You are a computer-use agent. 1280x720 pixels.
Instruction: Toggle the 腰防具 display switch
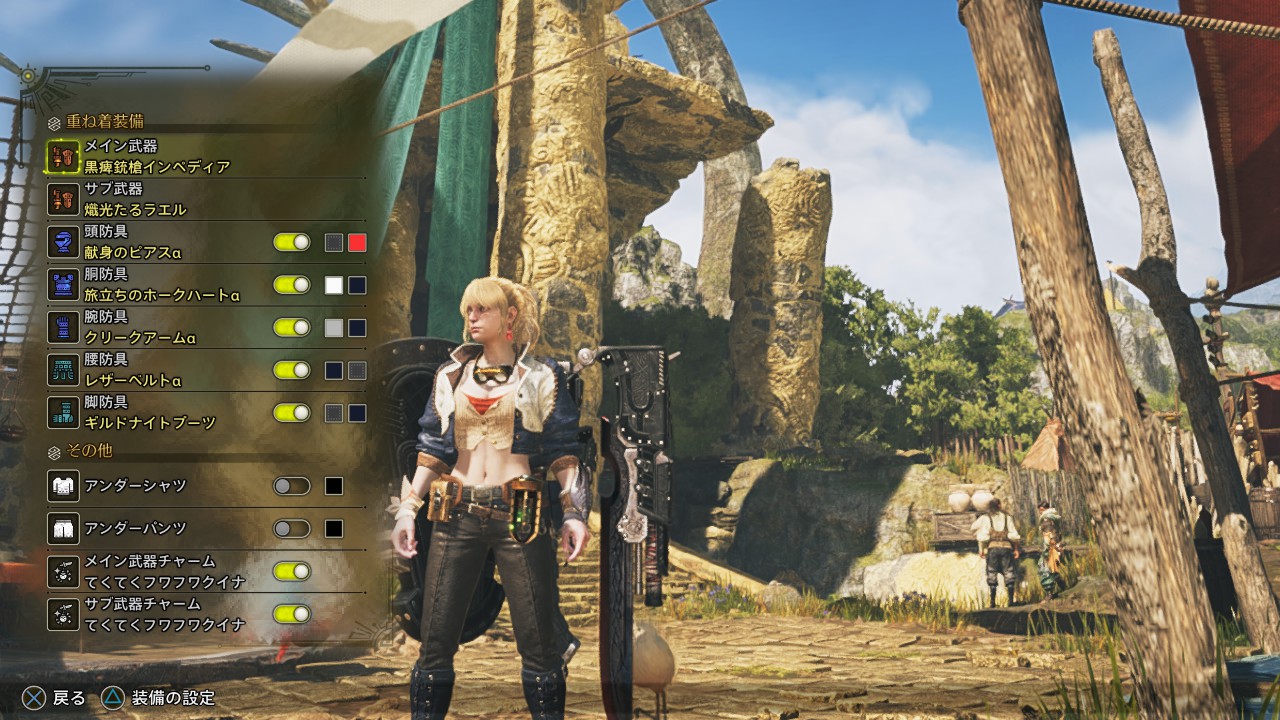[292, 370]
